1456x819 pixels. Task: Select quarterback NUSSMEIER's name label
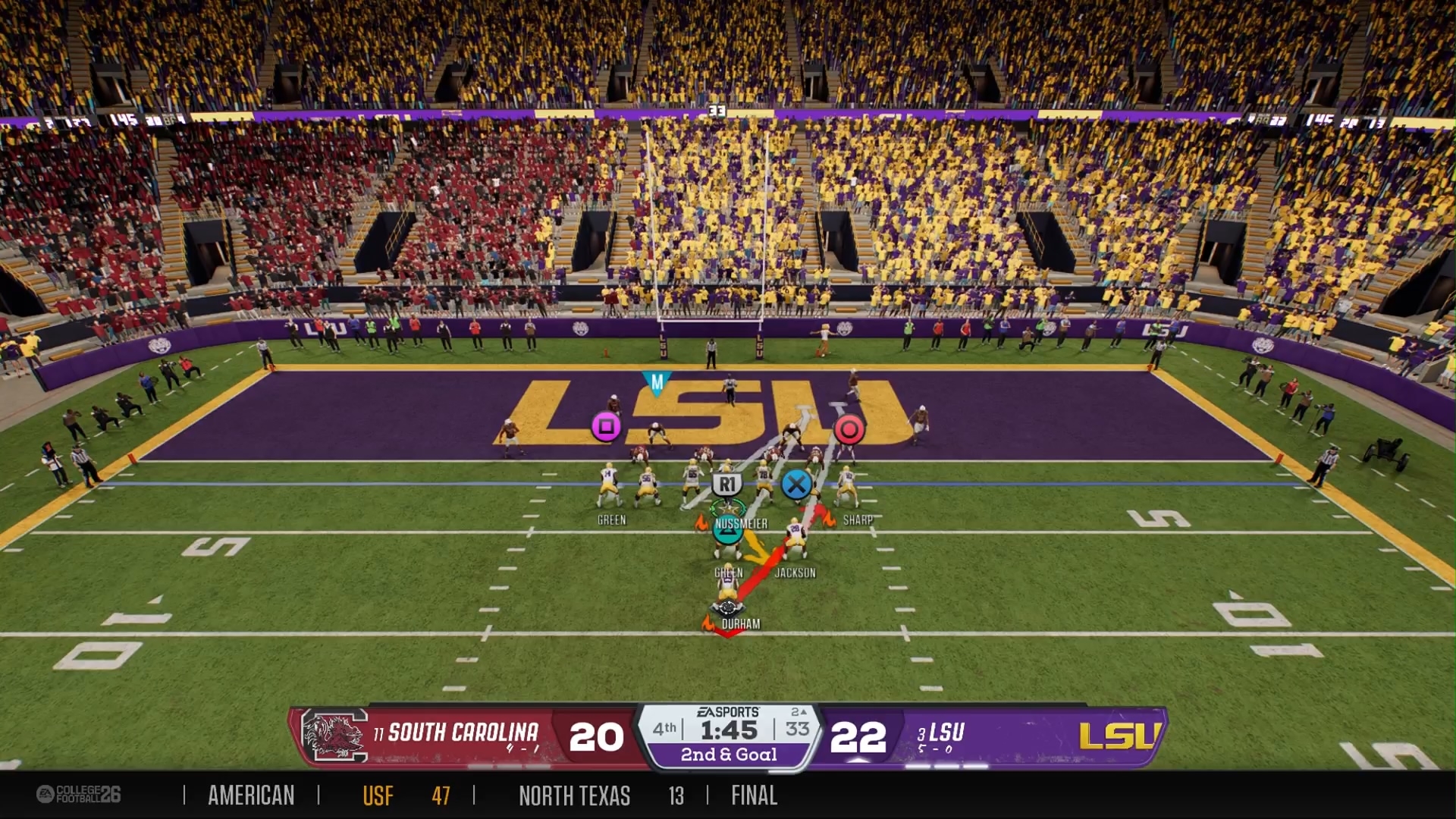pyautogui.click(x=741, y=524)
